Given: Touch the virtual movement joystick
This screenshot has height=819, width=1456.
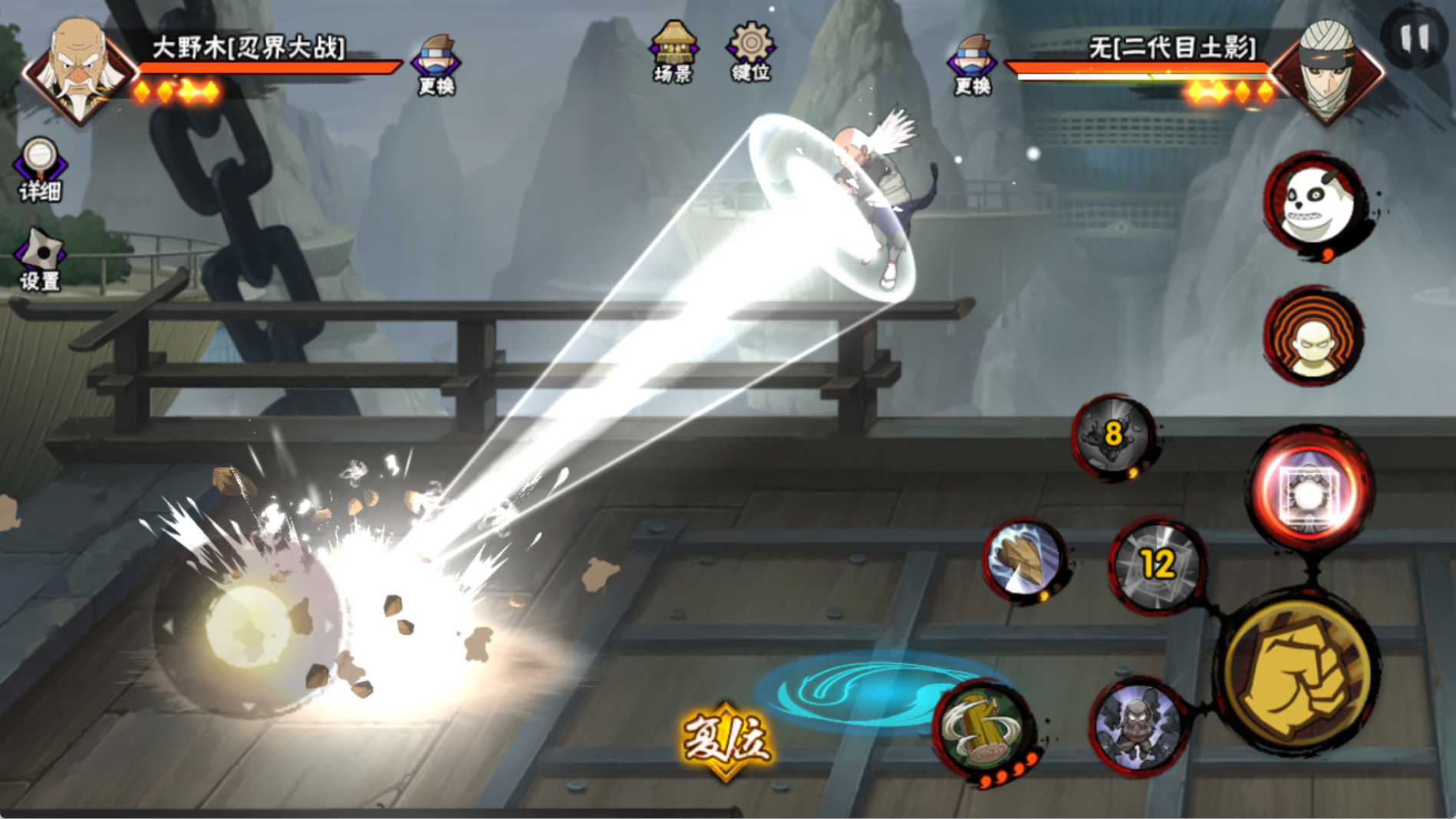Looking at the screenshot, I should pyautogui.click(x=247, y=627).
